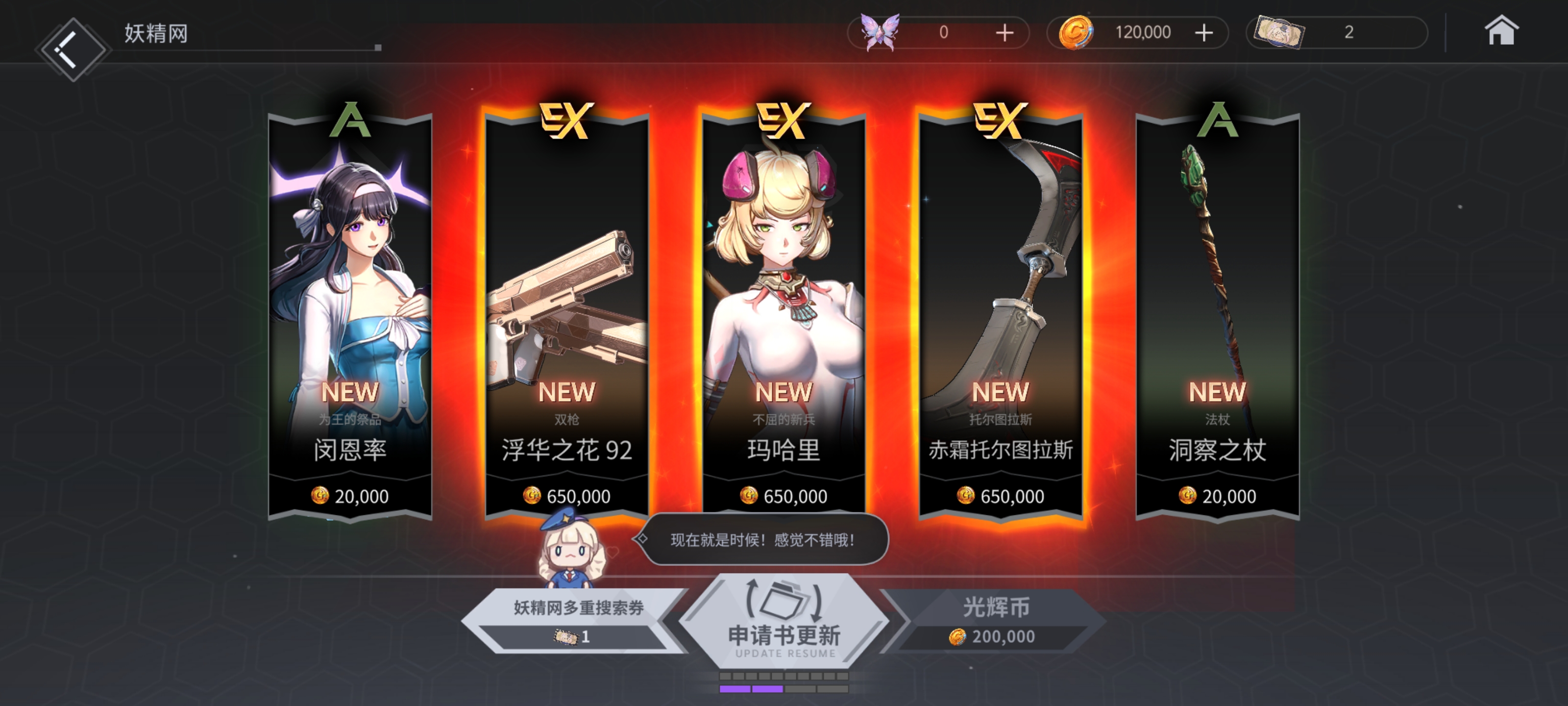Add more gold coins
Image resolution: width=1568 pixels, height=706 pixels.
click(1203, 32)
